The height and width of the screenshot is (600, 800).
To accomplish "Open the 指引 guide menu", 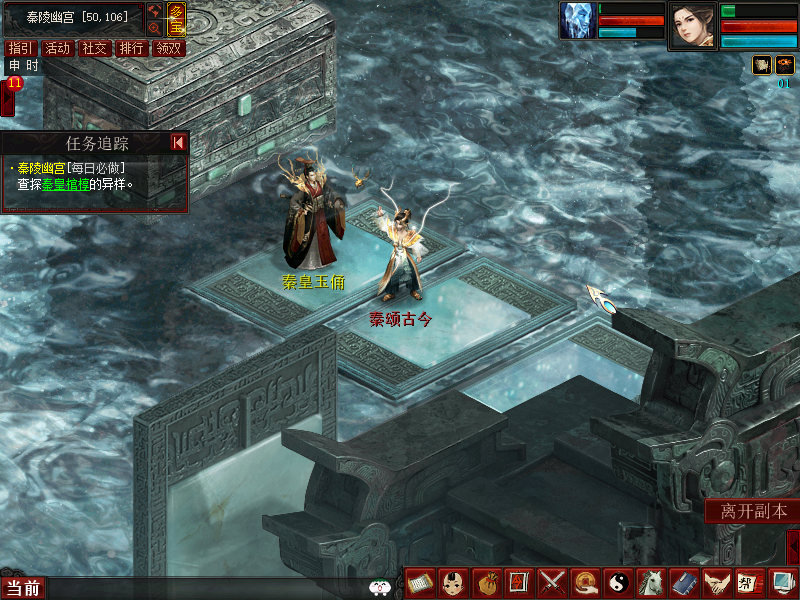I will 18,48.
